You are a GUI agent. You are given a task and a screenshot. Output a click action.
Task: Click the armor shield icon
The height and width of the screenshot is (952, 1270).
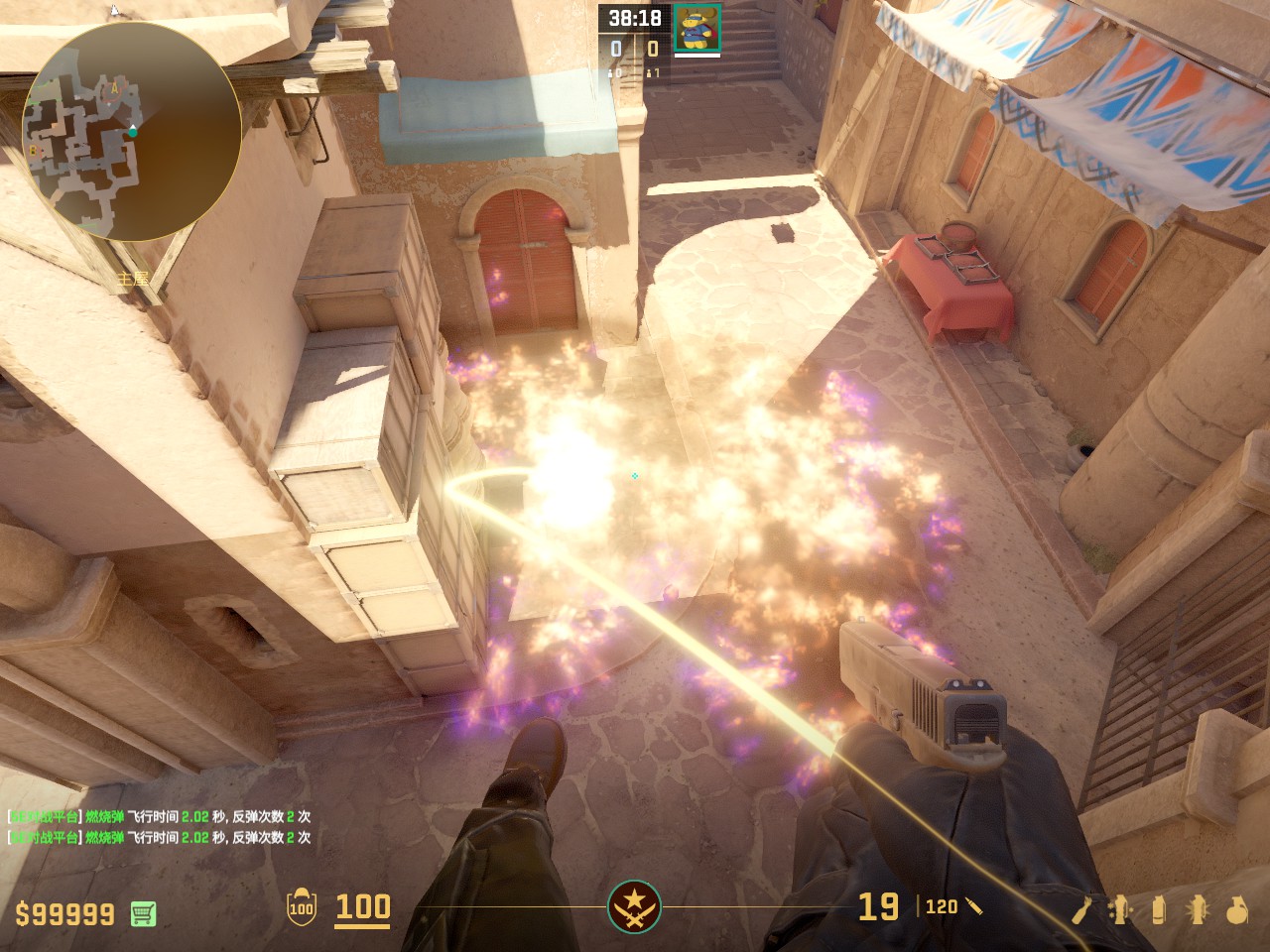(301, 907)
